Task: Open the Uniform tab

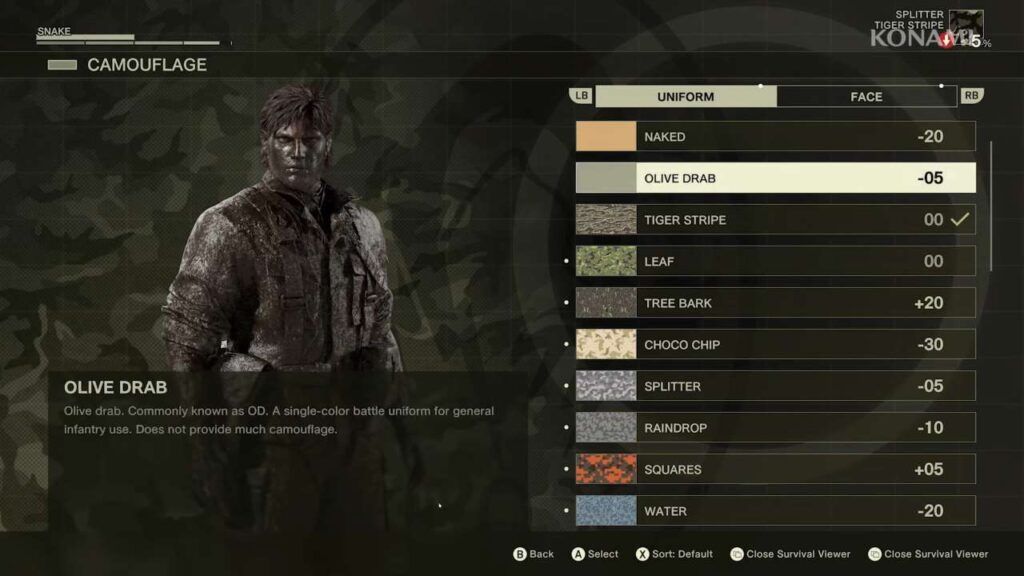Action: [685, 97]
